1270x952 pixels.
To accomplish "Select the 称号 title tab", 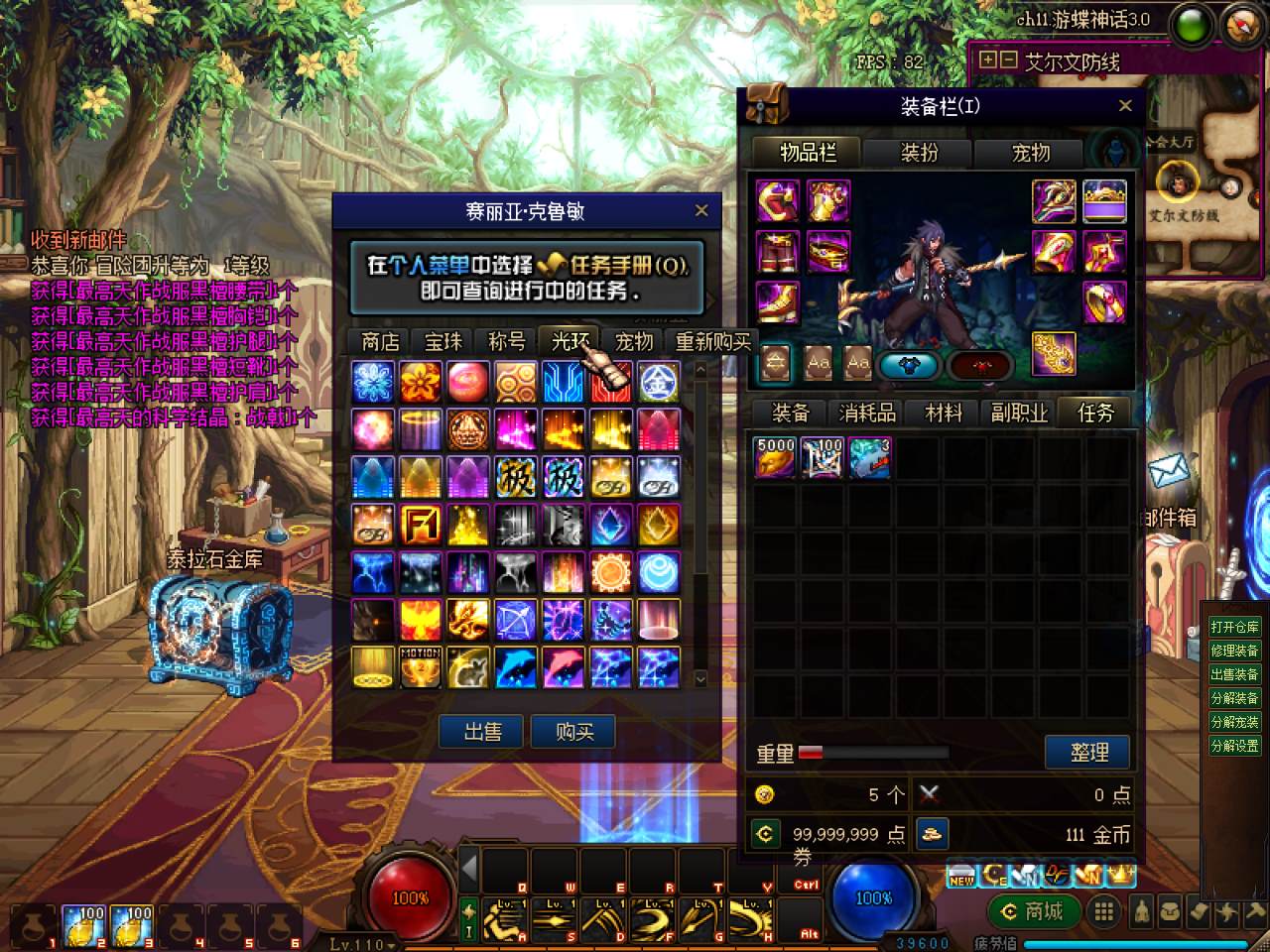I will tap(507, 342).
